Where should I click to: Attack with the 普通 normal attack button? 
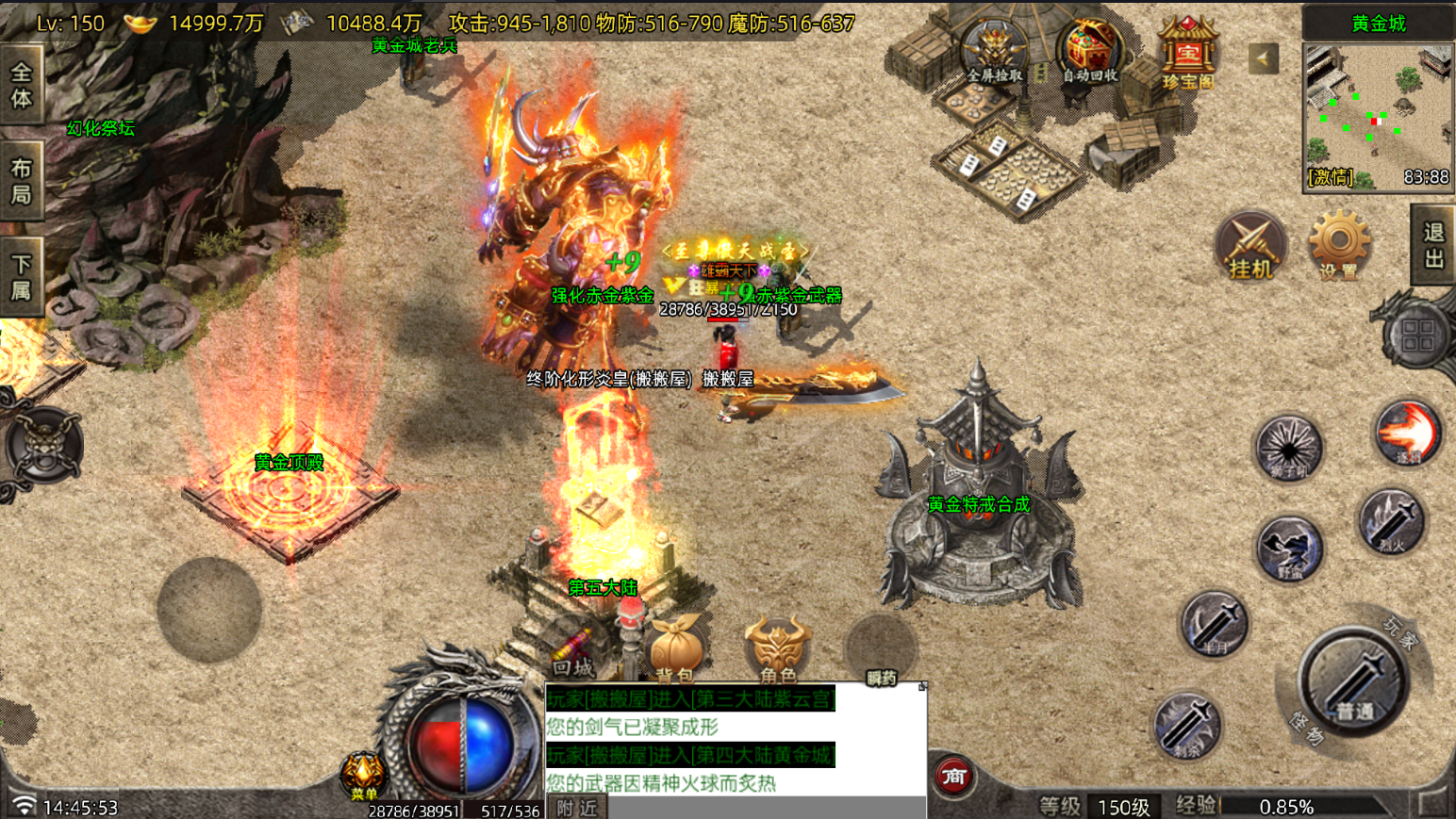tap(1353, 680)
